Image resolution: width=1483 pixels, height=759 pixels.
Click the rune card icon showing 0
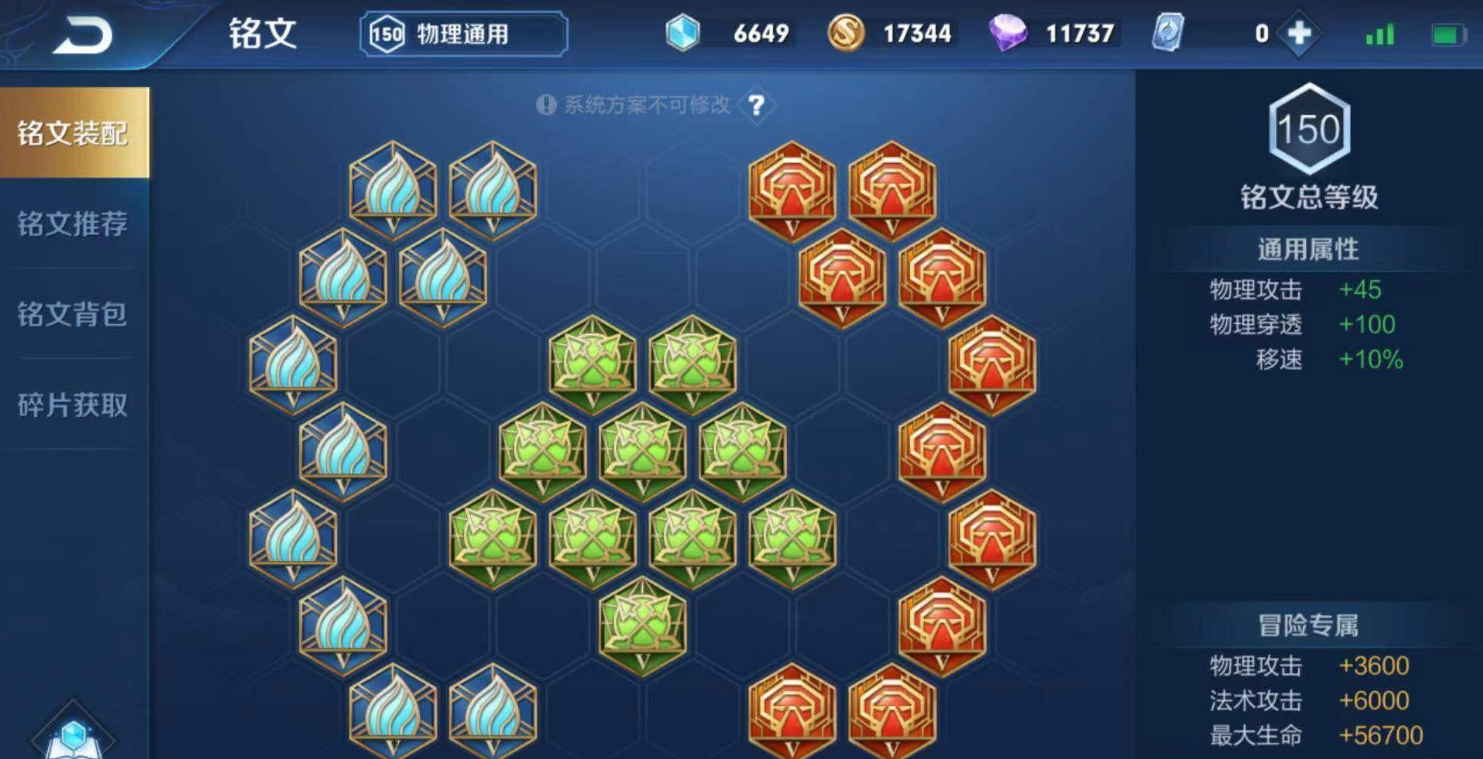click(1166, 33)
